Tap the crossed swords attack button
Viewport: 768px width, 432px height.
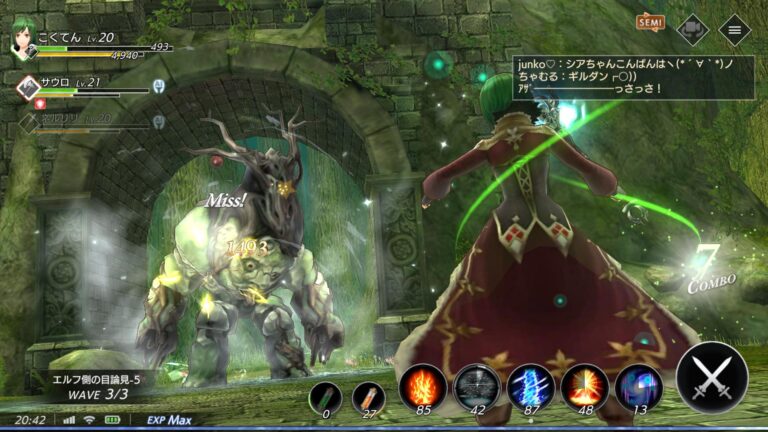coord(711,379)
